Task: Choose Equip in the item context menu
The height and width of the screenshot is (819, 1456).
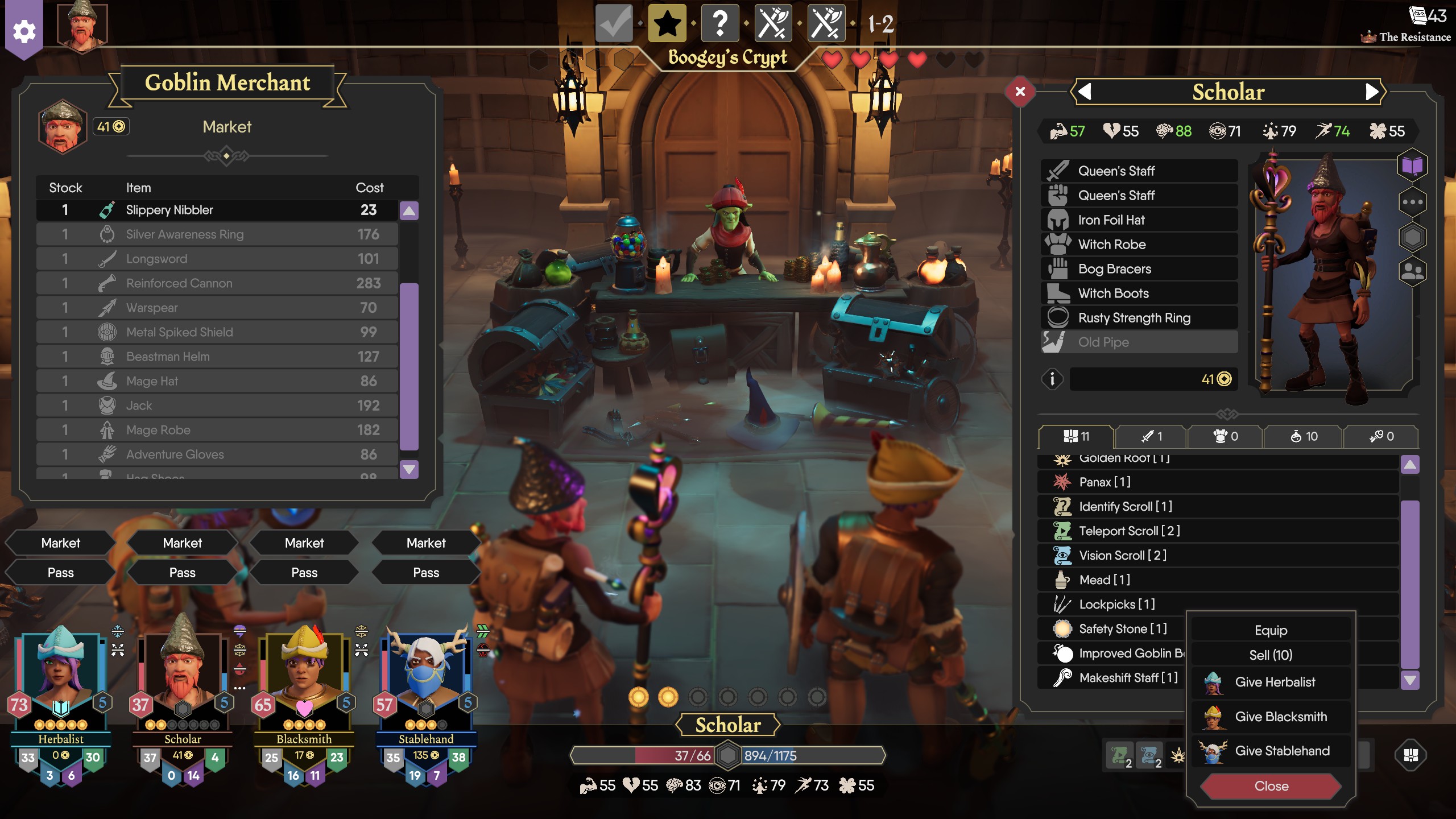Action: [1271, 630]
